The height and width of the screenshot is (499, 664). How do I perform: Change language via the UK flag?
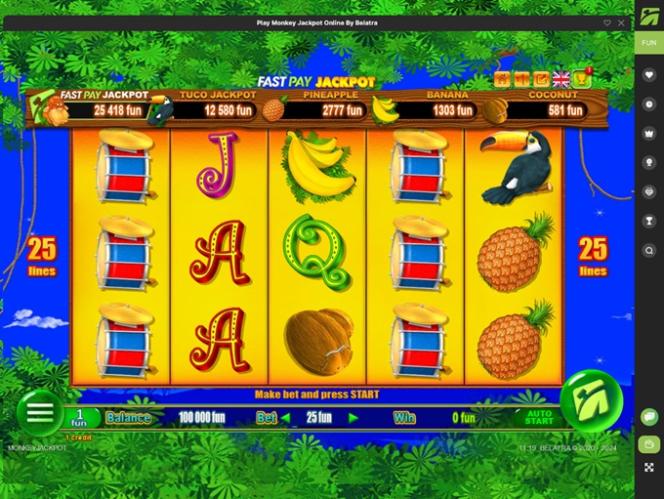(561, 79)
